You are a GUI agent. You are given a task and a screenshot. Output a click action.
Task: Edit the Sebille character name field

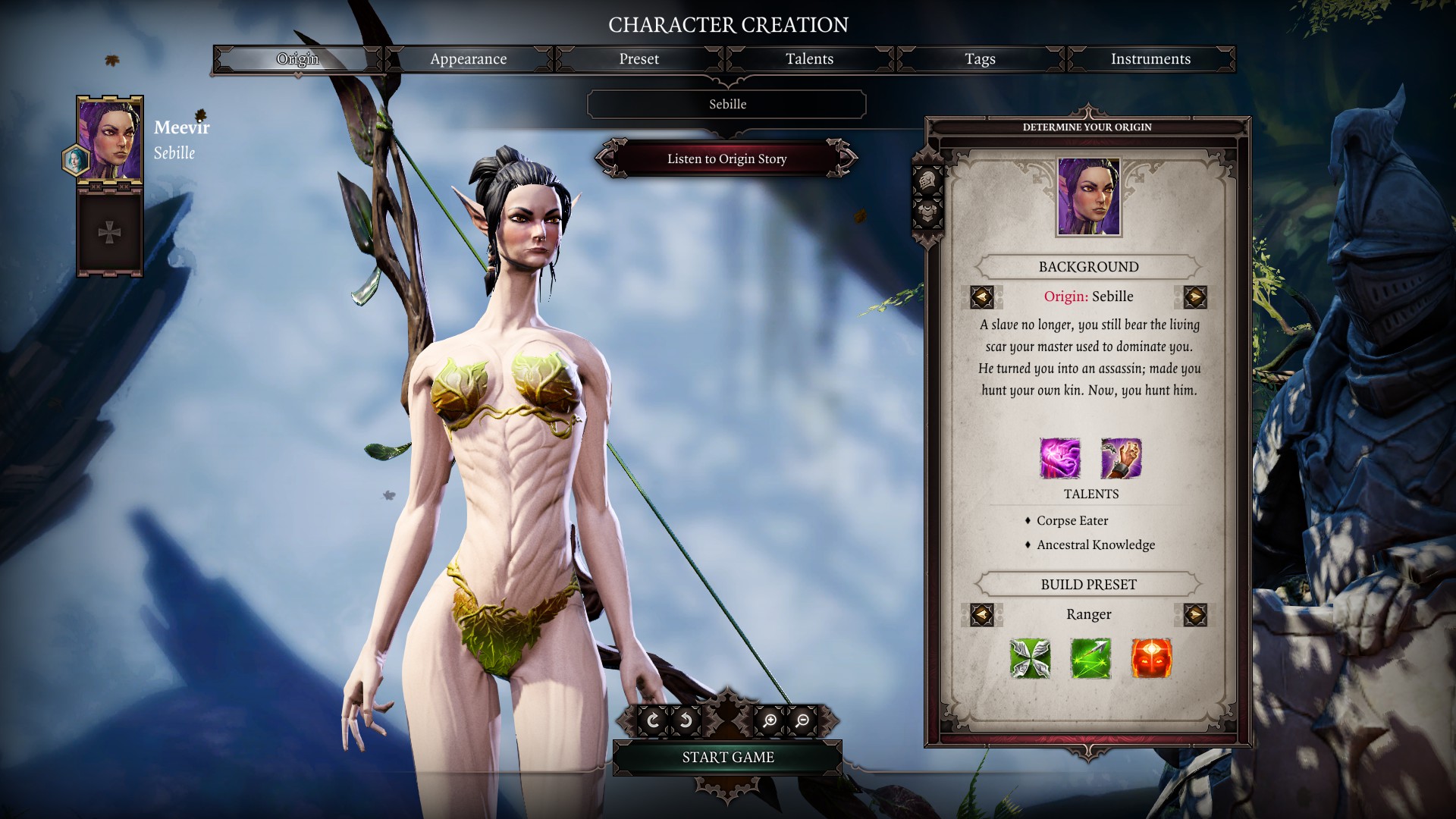(726, 105)
